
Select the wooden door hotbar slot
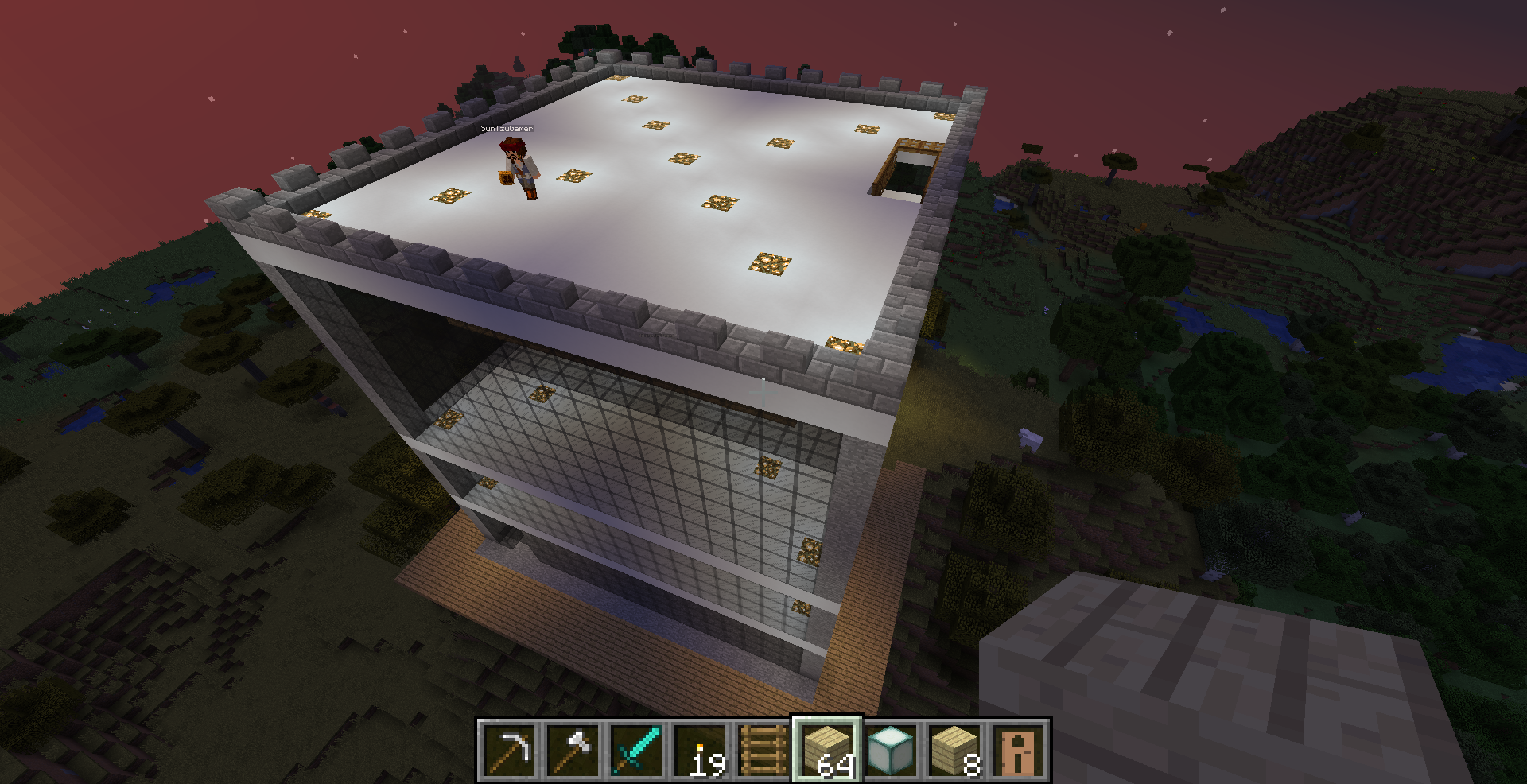coord(1018,750)
